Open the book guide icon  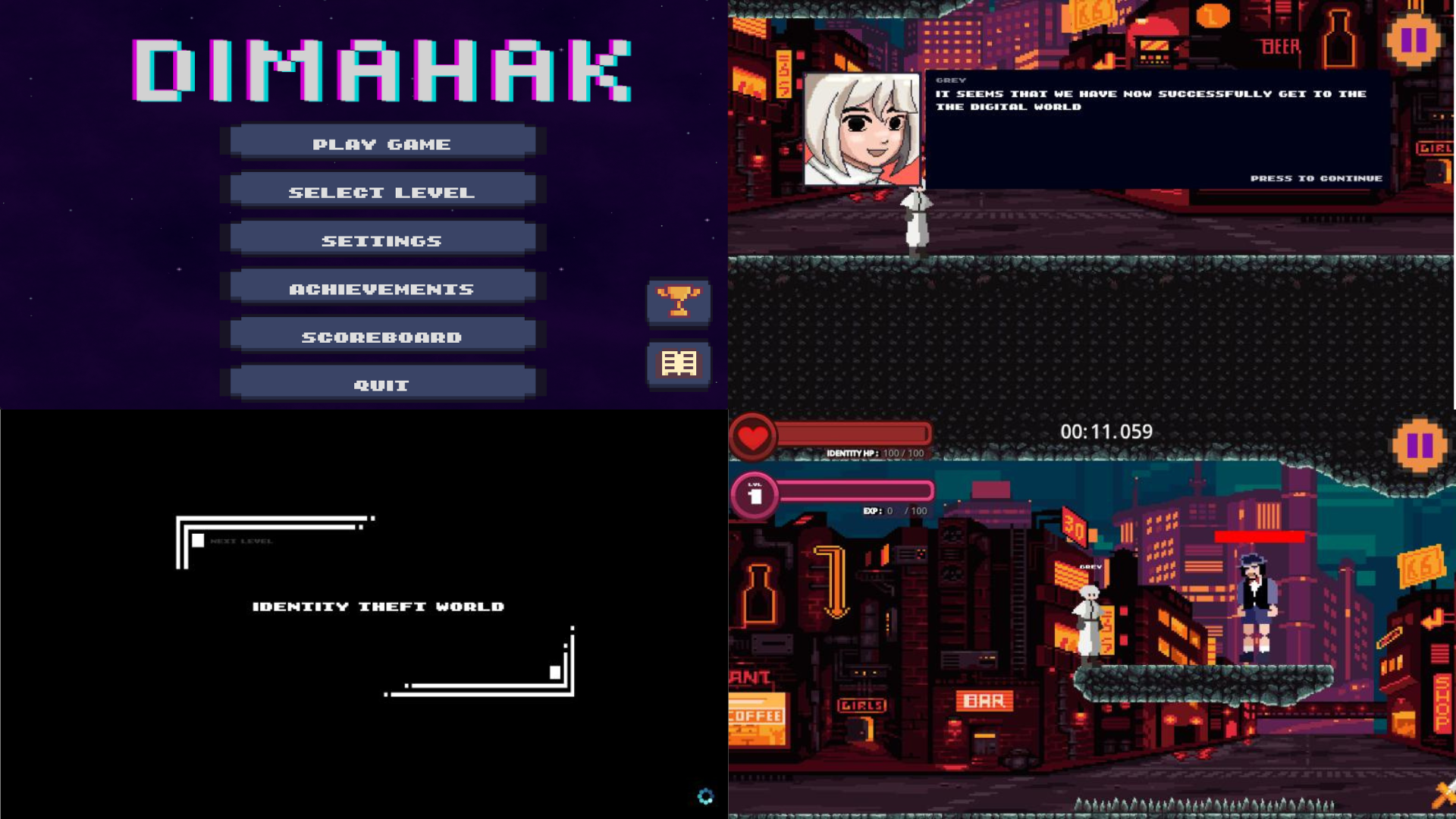679,364
